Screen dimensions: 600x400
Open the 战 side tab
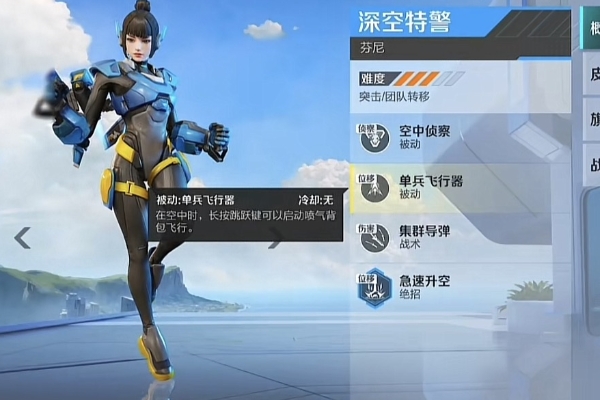[590, 165]
